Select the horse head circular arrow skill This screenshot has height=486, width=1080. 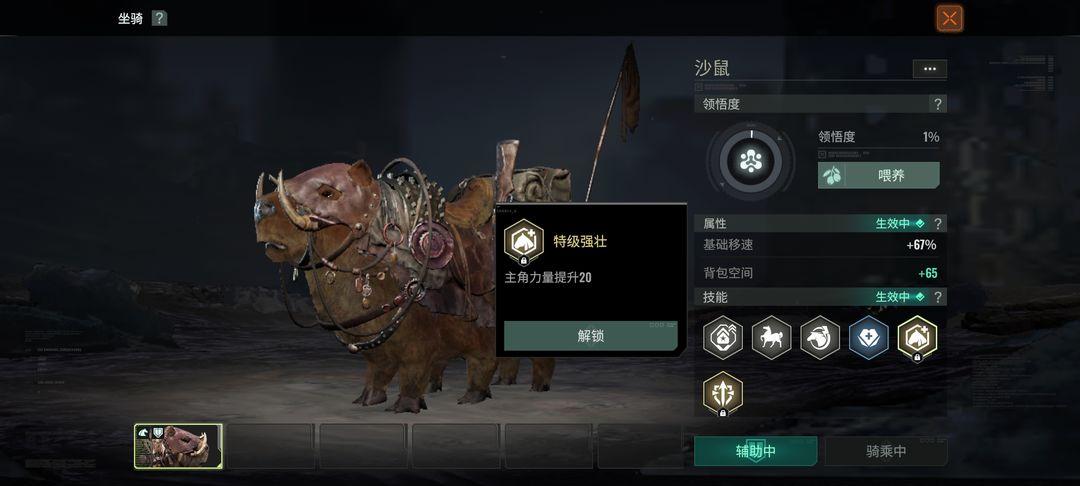pyautogui.click(x=820, y=337)
